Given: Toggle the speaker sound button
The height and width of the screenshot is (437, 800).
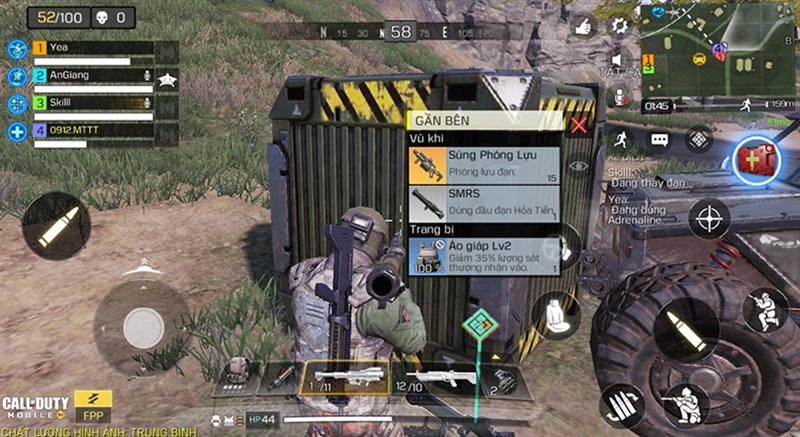Looking at the screenshot, I should pyautogui.click(x=618, y=62).
